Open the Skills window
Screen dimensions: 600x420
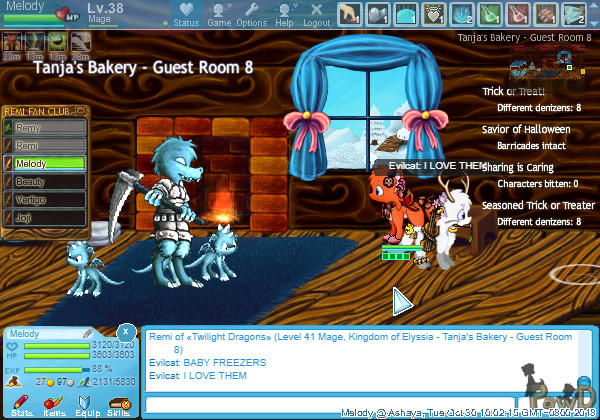coord(118,405)
